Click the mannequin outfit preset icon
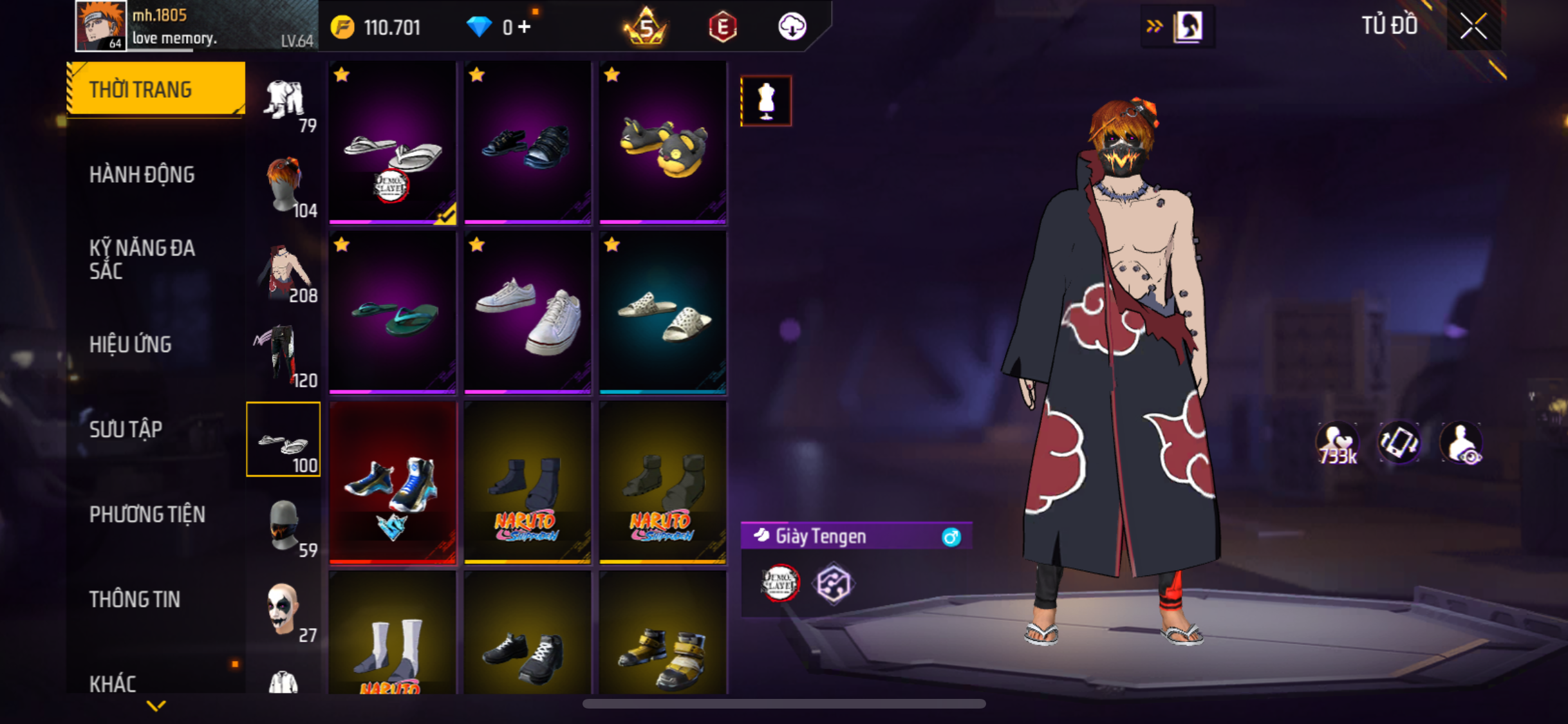Screen dimensions: 1568x724 click(x=766, y=101)
